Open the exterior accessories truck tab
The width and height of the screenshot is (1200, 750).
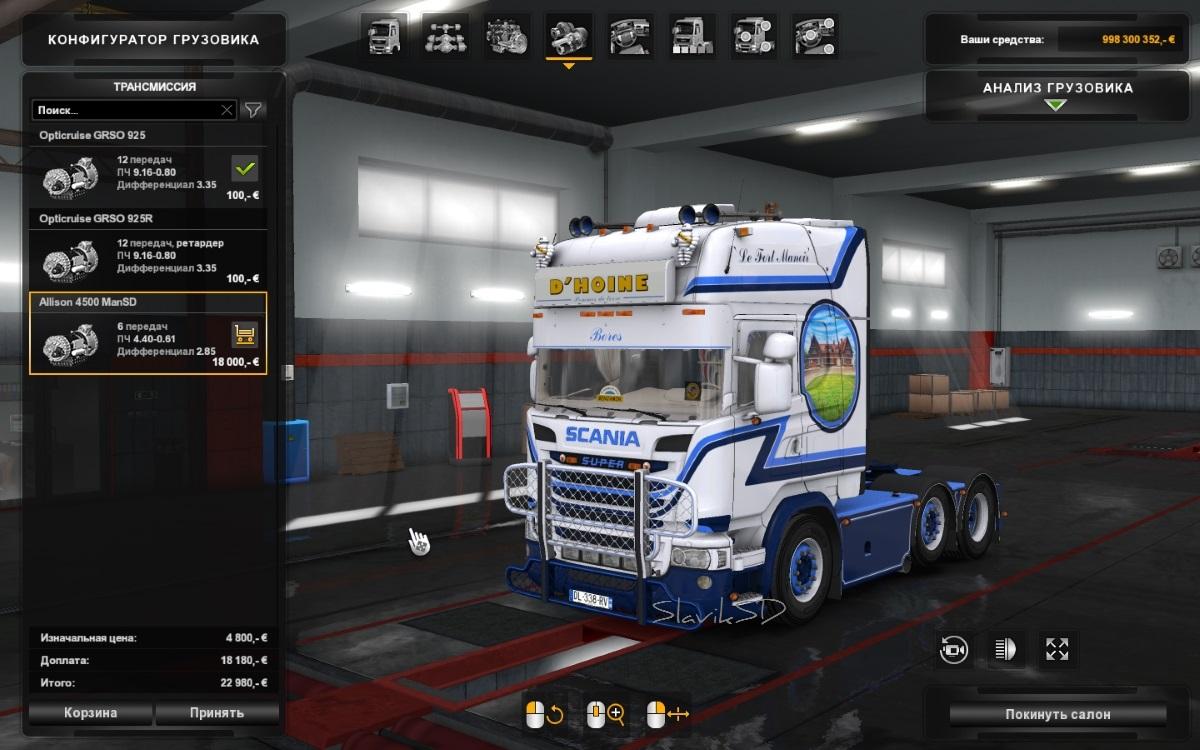tap(753, 36)
